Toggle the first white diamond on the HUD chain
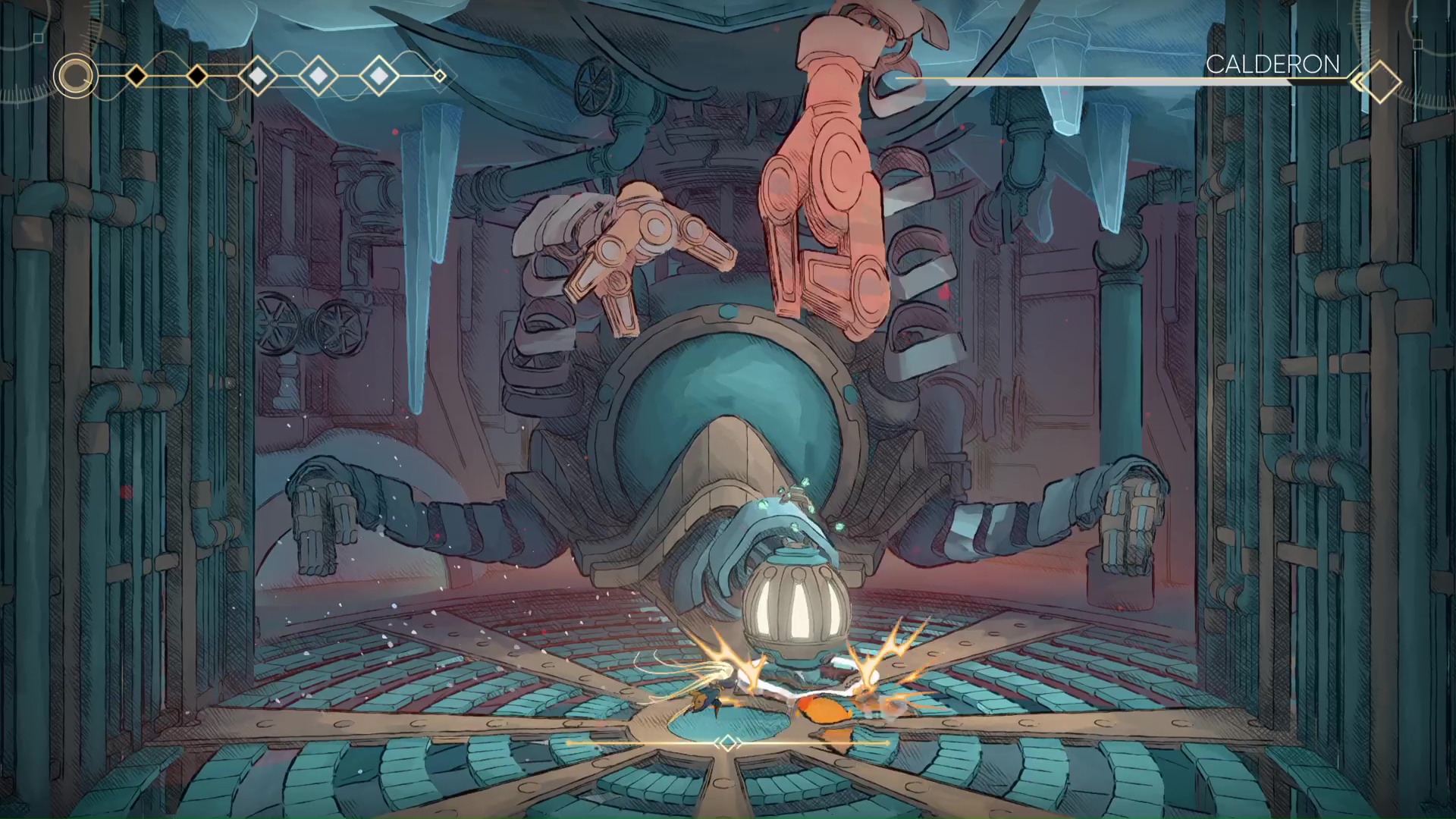Screen dimensions: 1456x819 pos(258,76)
